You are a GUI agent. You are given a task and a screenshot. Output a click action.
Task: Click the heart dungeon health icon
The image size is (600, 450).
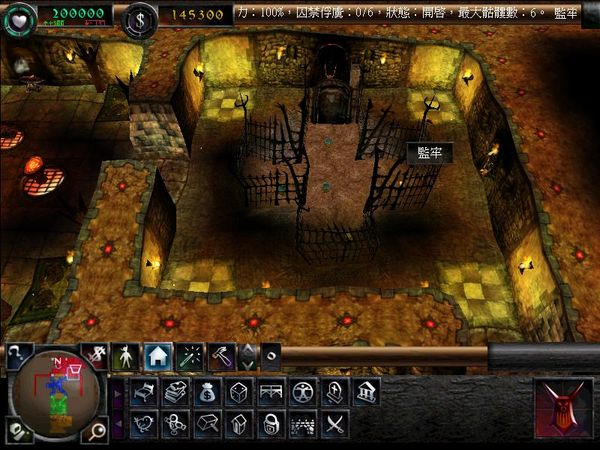20,17
